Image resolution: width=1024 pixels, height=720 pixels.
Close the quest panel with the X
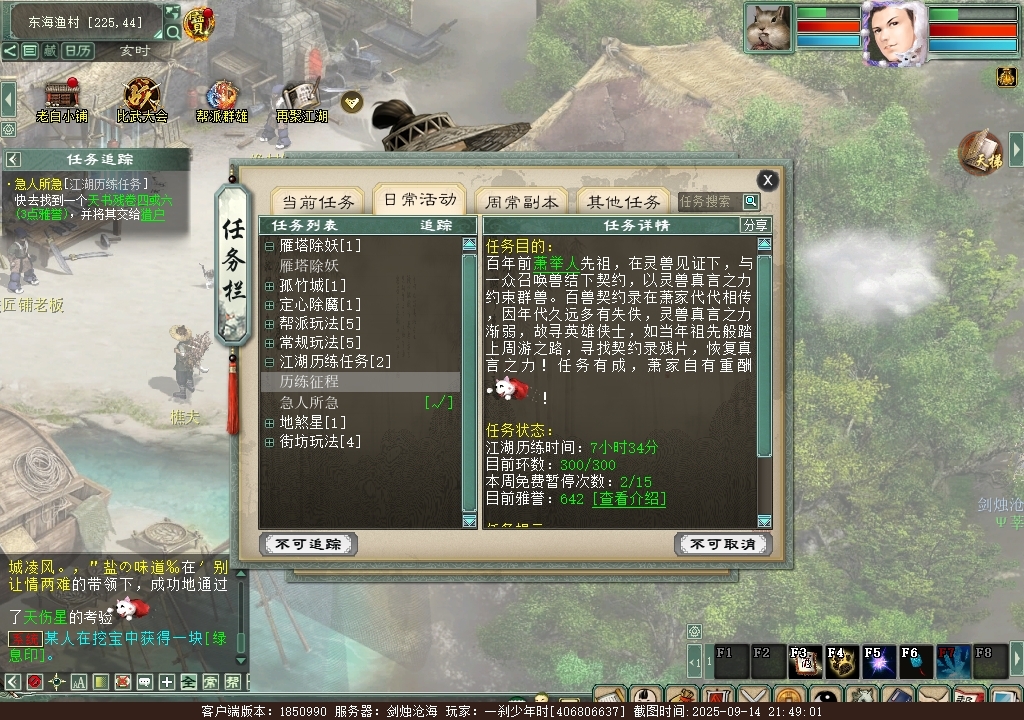click(767, 180)
